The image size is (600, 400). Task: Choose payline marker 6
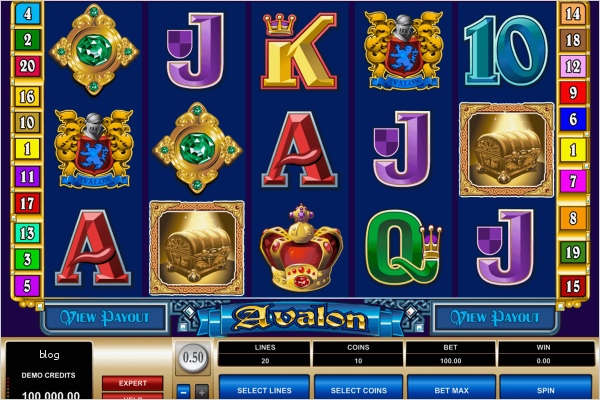point(573,119)
